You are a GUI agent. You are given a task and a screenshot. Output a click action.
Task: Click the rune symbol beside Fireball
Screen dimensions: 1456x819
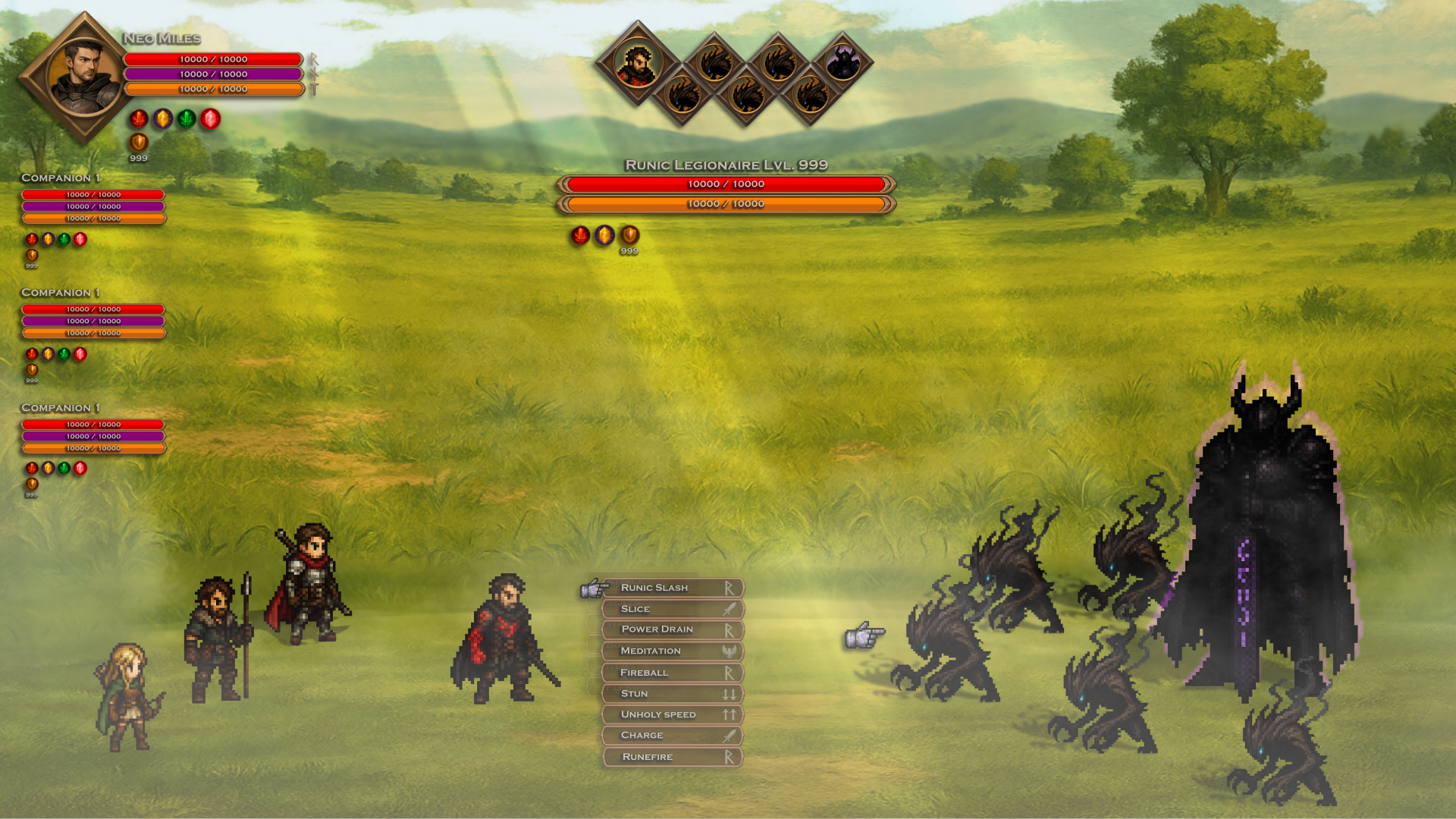[x=729, y=672]
